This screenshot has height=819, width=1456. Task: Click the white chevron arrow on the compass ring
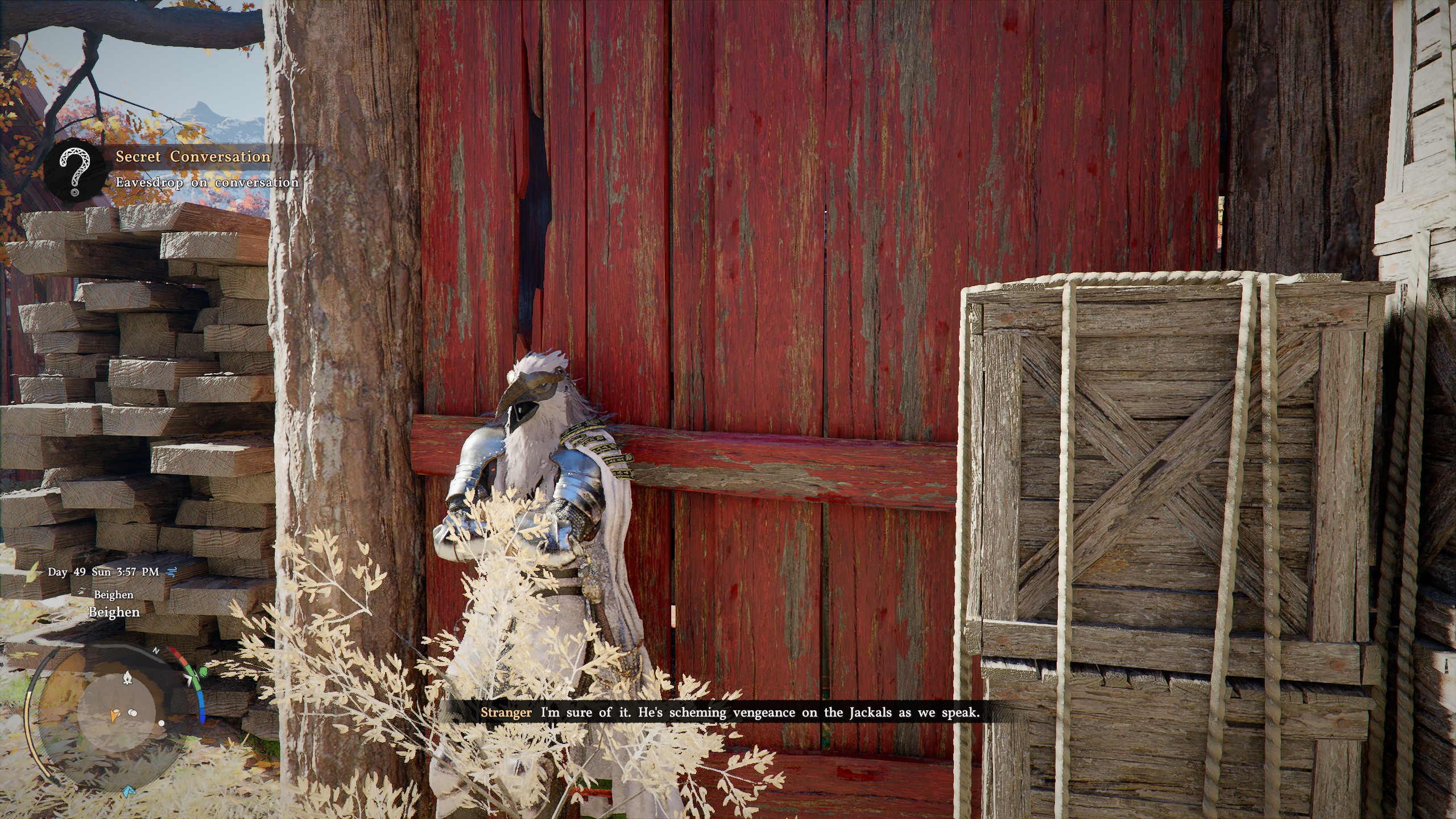pyautogui.click(x=190, y=679)
